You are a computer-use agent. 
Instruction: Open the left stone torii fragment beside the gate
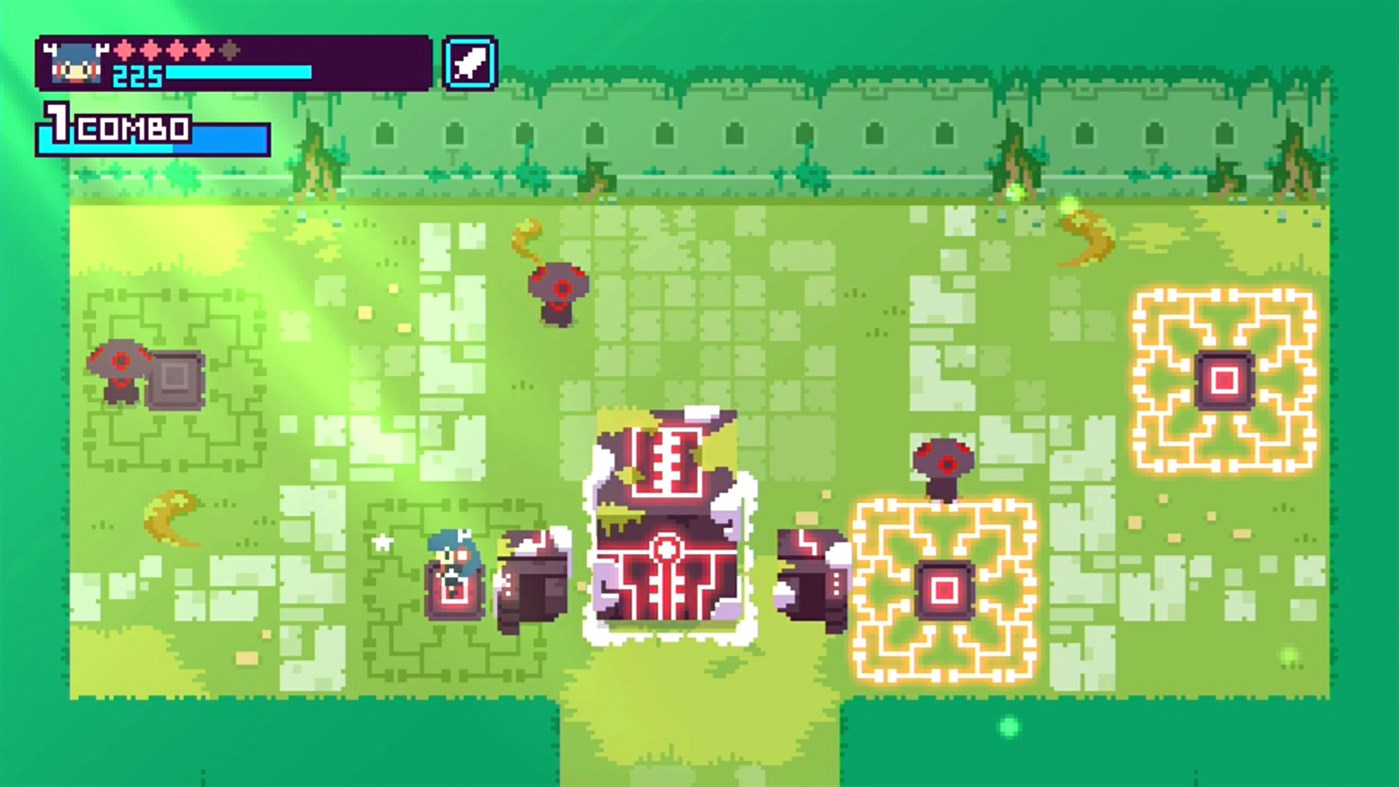pyautogui.click(x=530, y=580)
